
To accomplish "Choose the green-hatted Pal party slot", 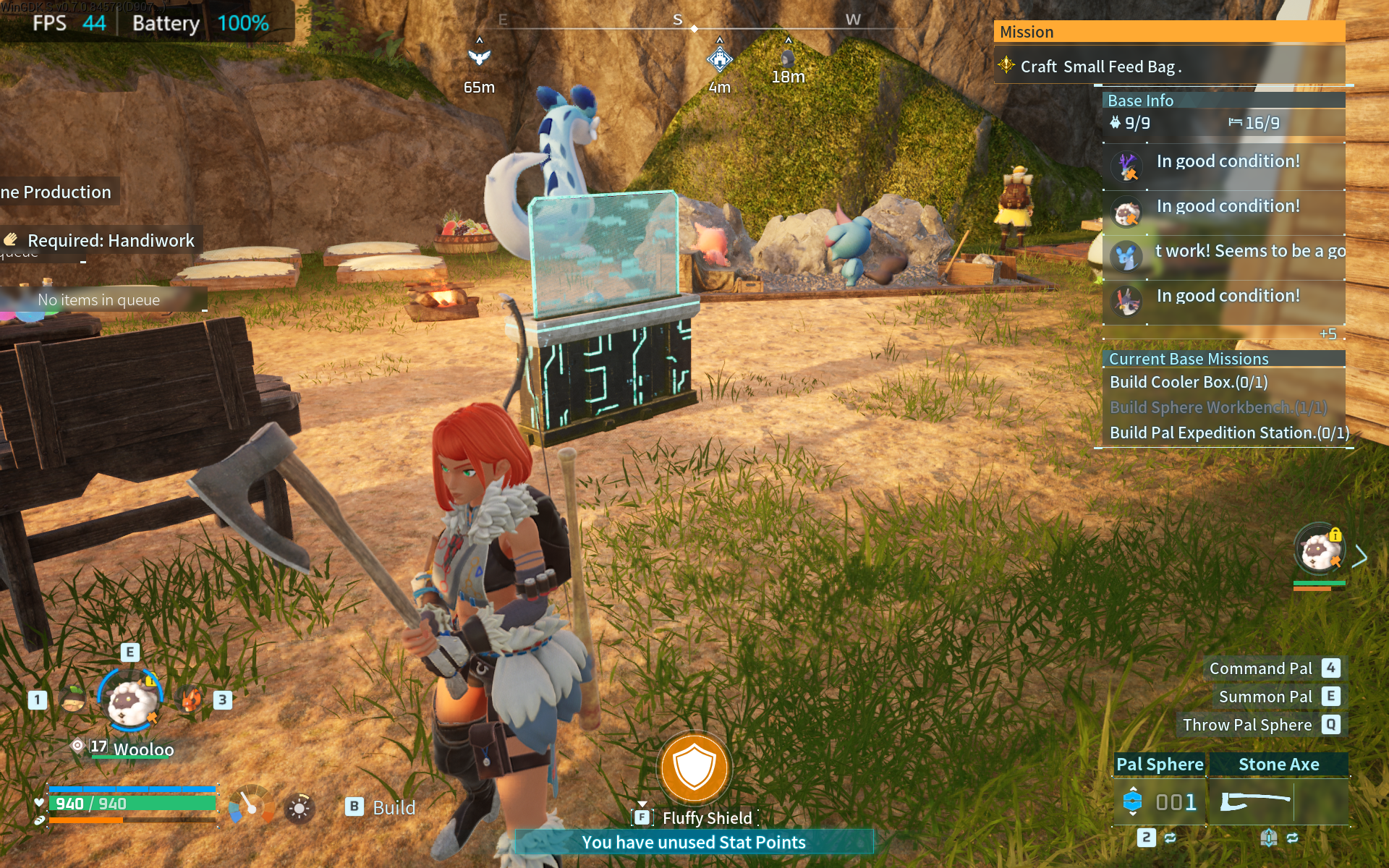I will click(x=73, y=699).
